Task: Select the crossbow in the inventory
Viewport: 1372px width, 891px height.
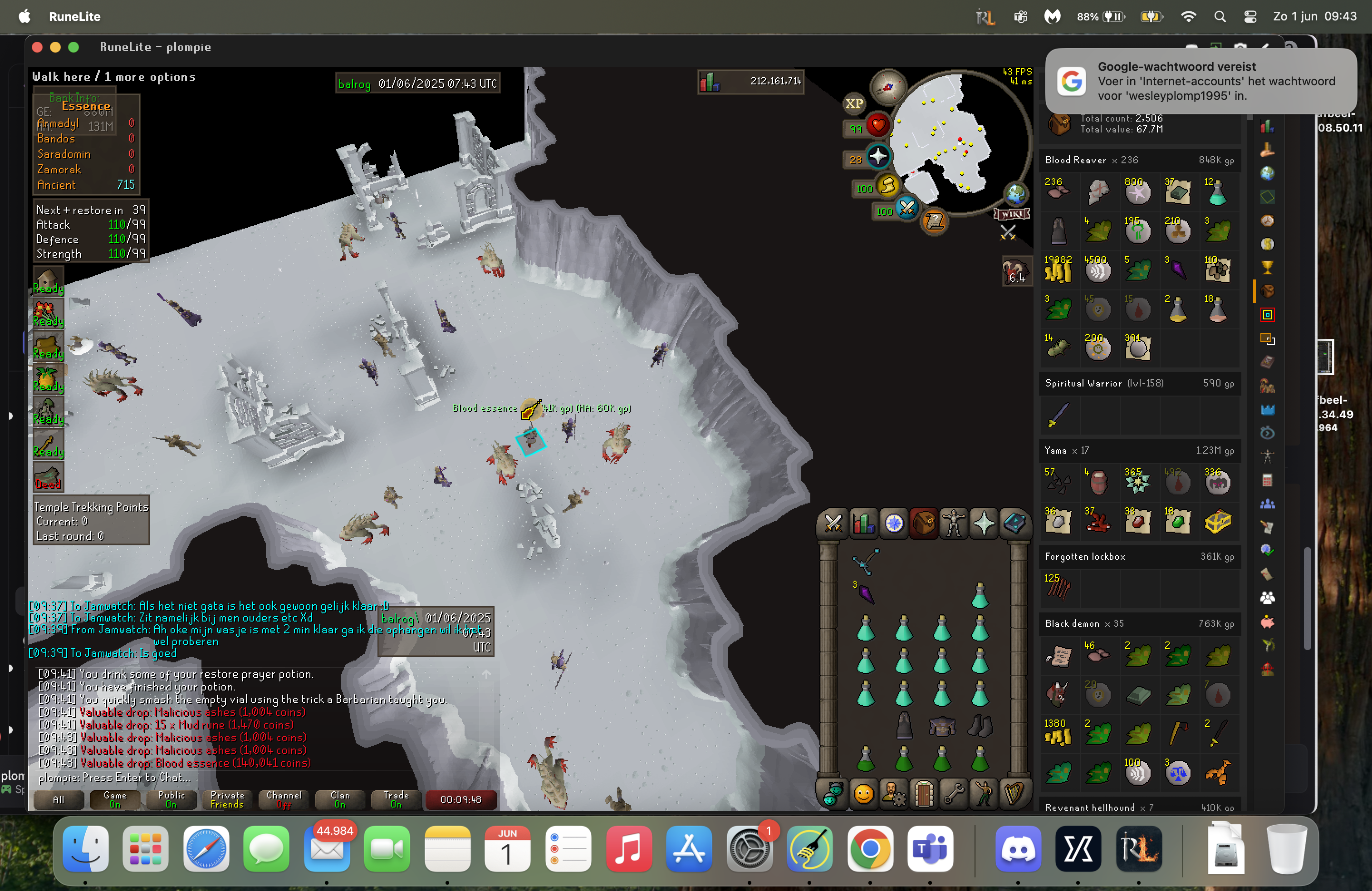Action: click(865, 561)
